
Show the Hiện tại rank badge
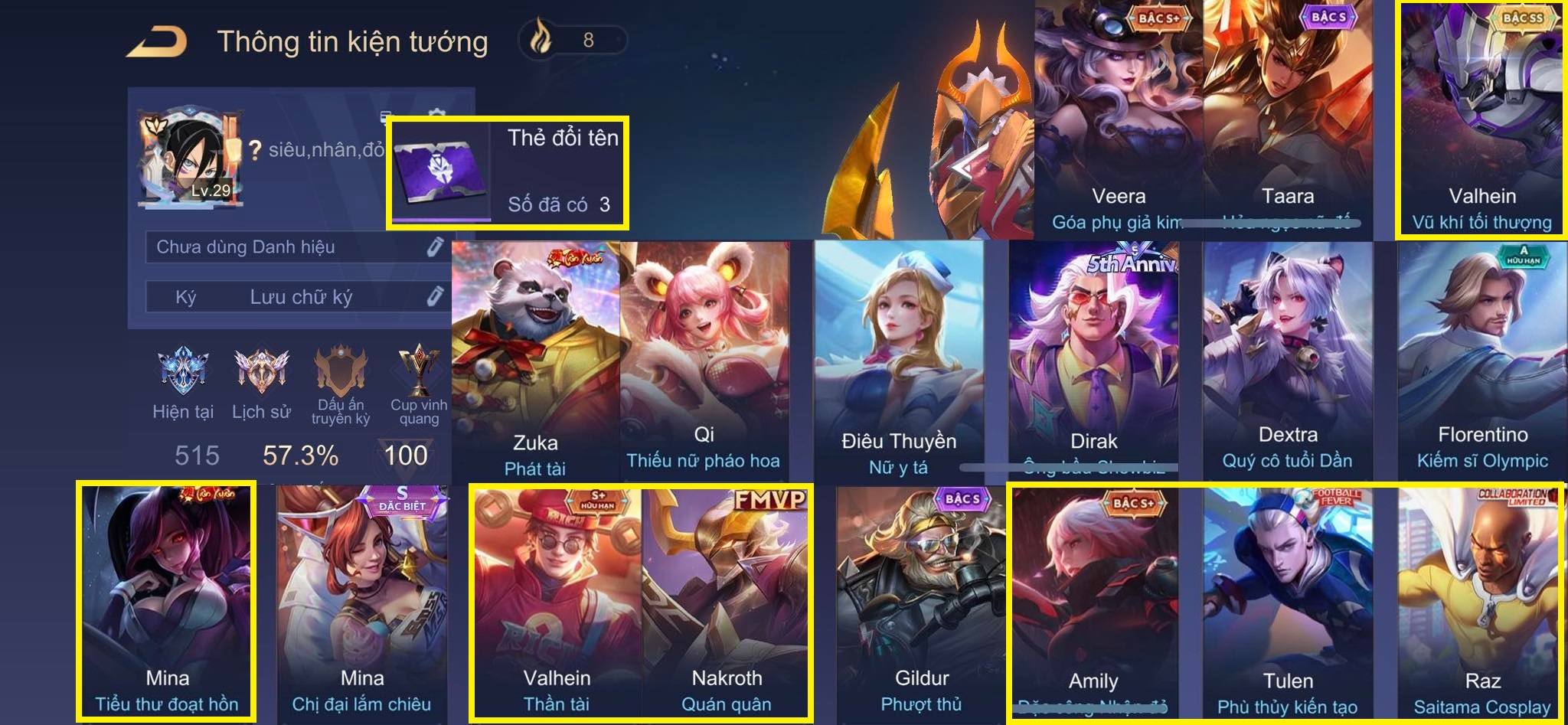[x=182, y=371]
